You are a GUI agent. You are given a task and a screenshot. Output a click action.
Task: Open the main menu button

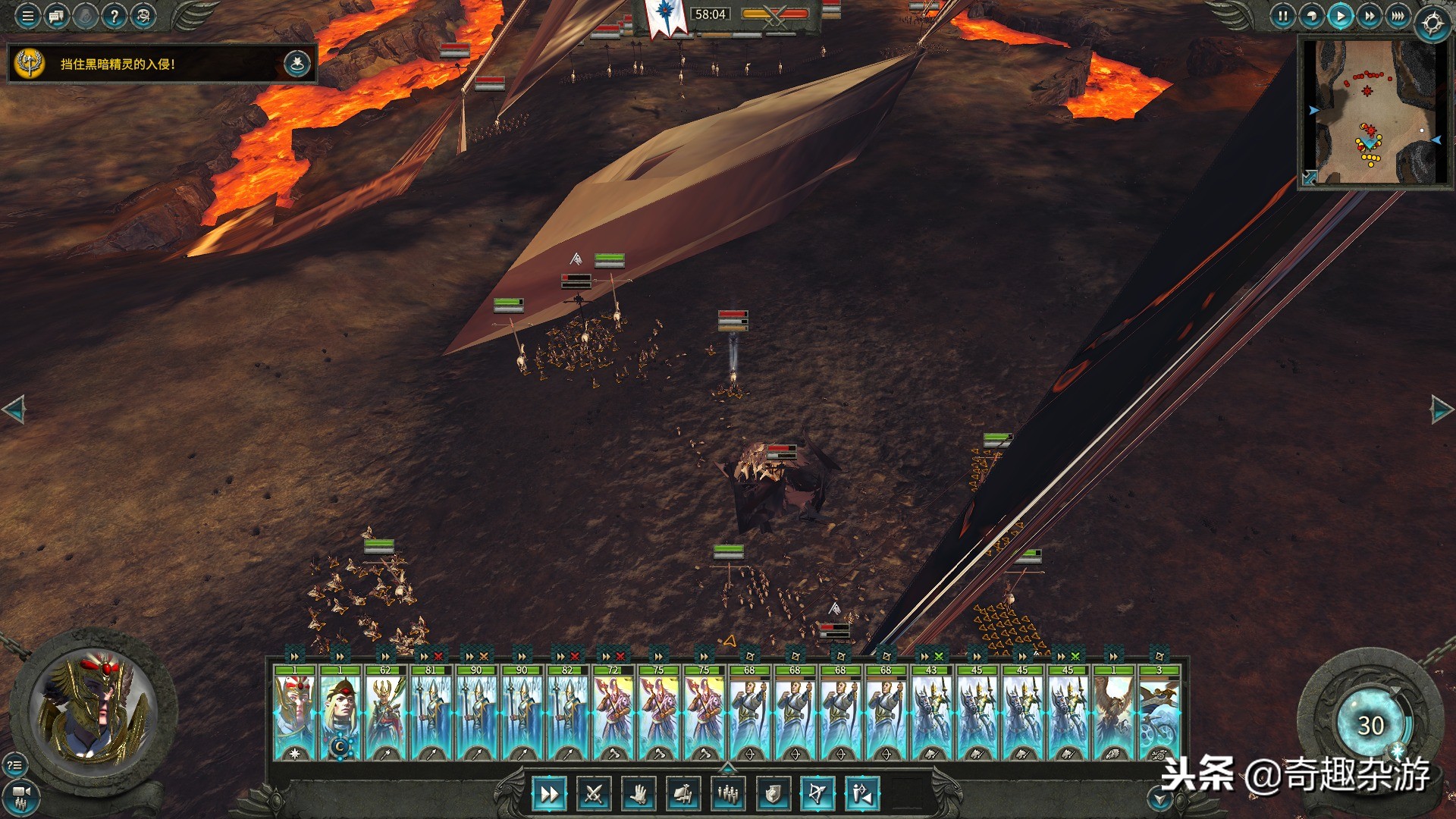(x=28, y=16)
